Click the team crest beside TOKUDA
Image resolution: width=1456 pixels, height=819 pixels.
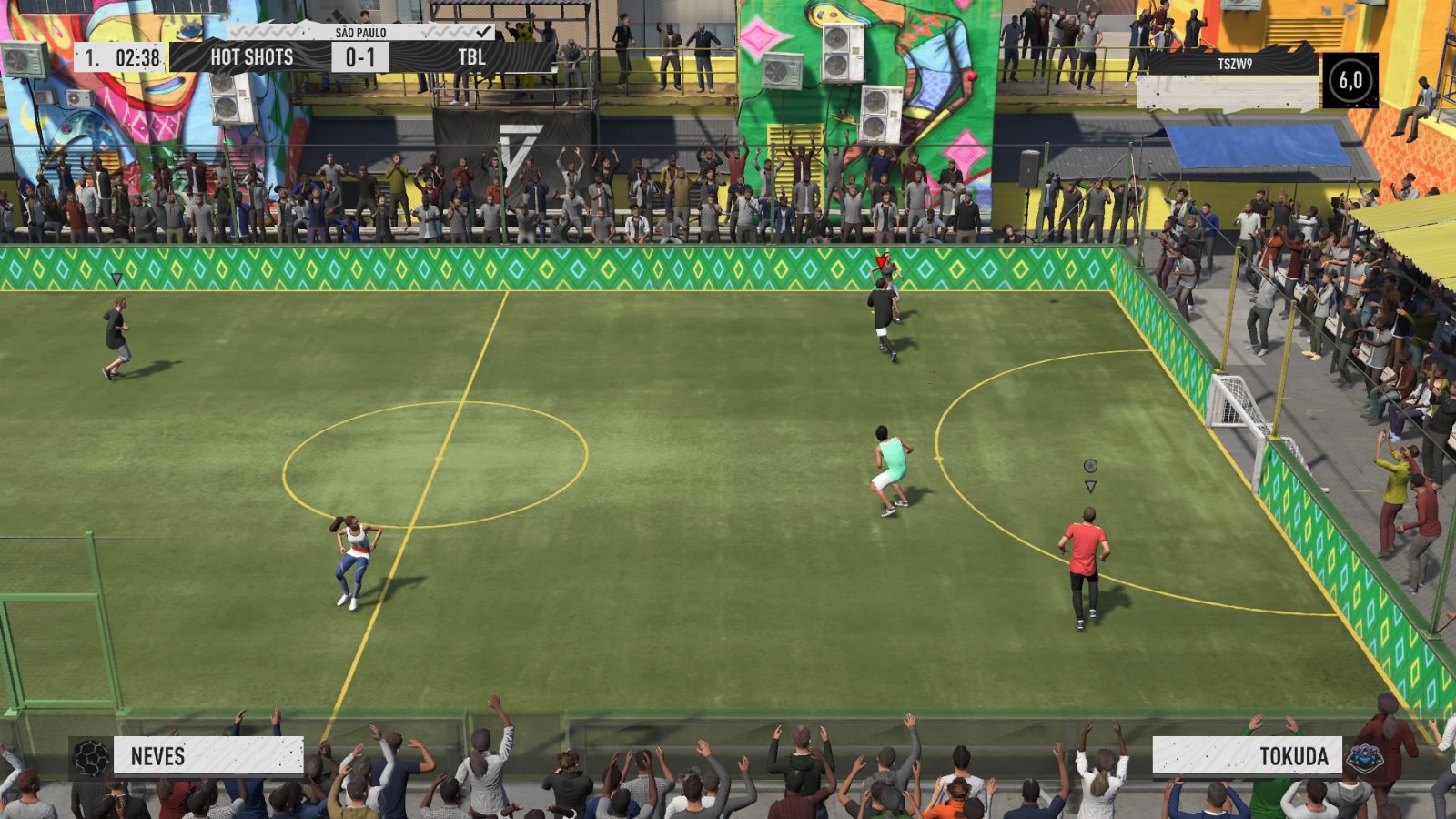click(1365, 757)
